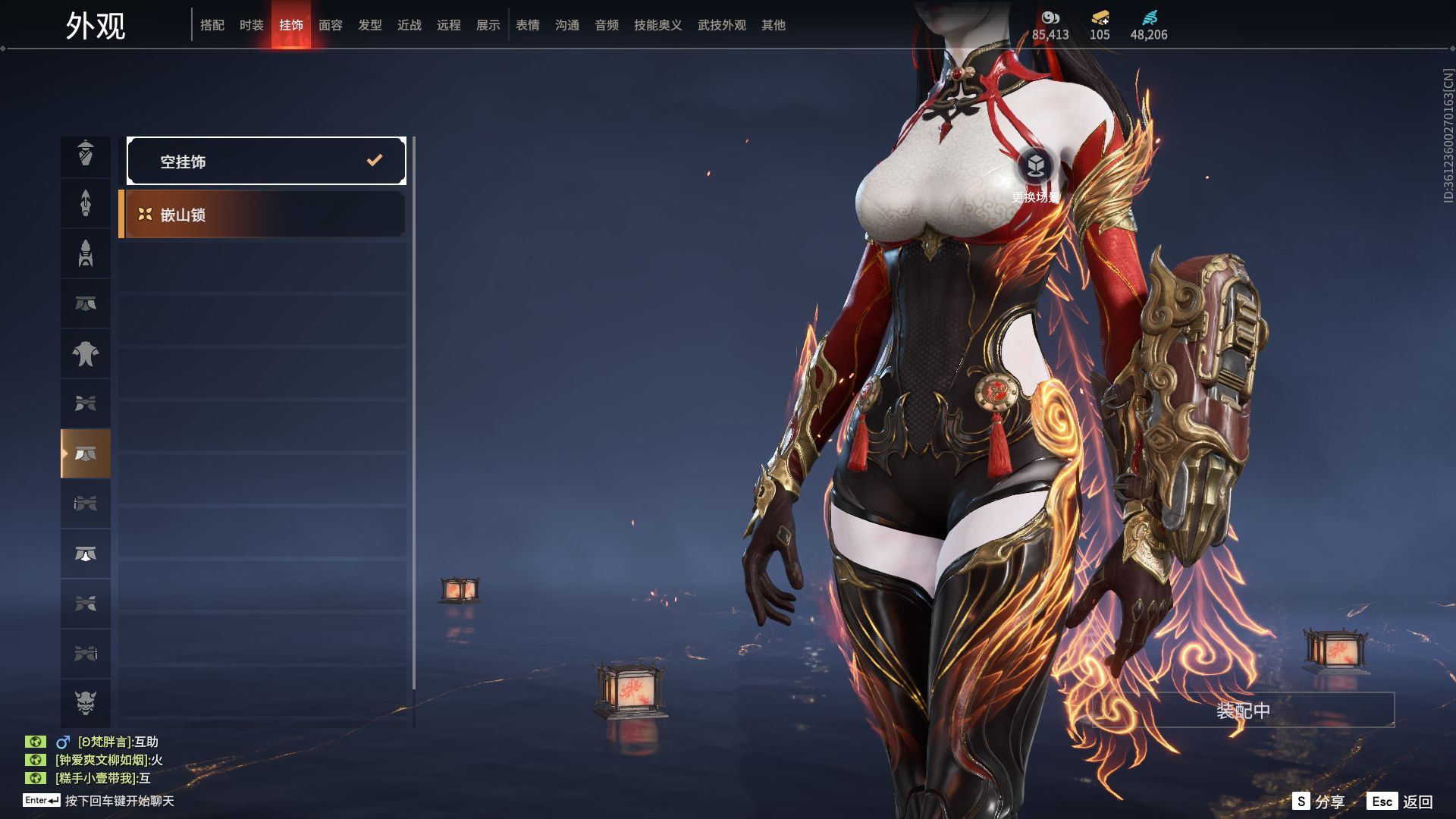Select the oni mask accessory category
Viewport: 1456px width, 819px height.
tap(86, 703)
